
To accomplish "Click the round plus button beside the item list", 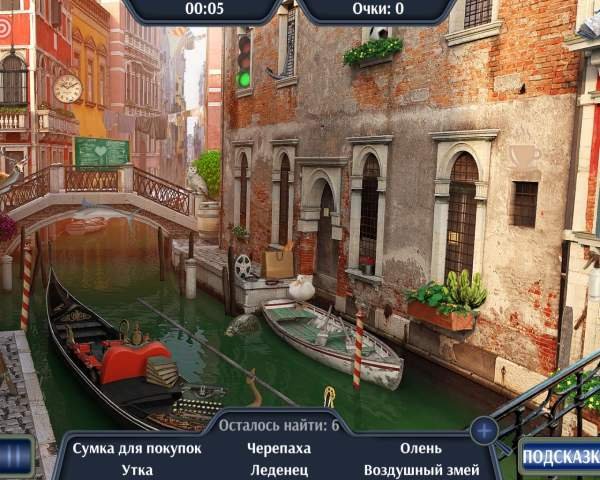I will [x=484, y=431].
